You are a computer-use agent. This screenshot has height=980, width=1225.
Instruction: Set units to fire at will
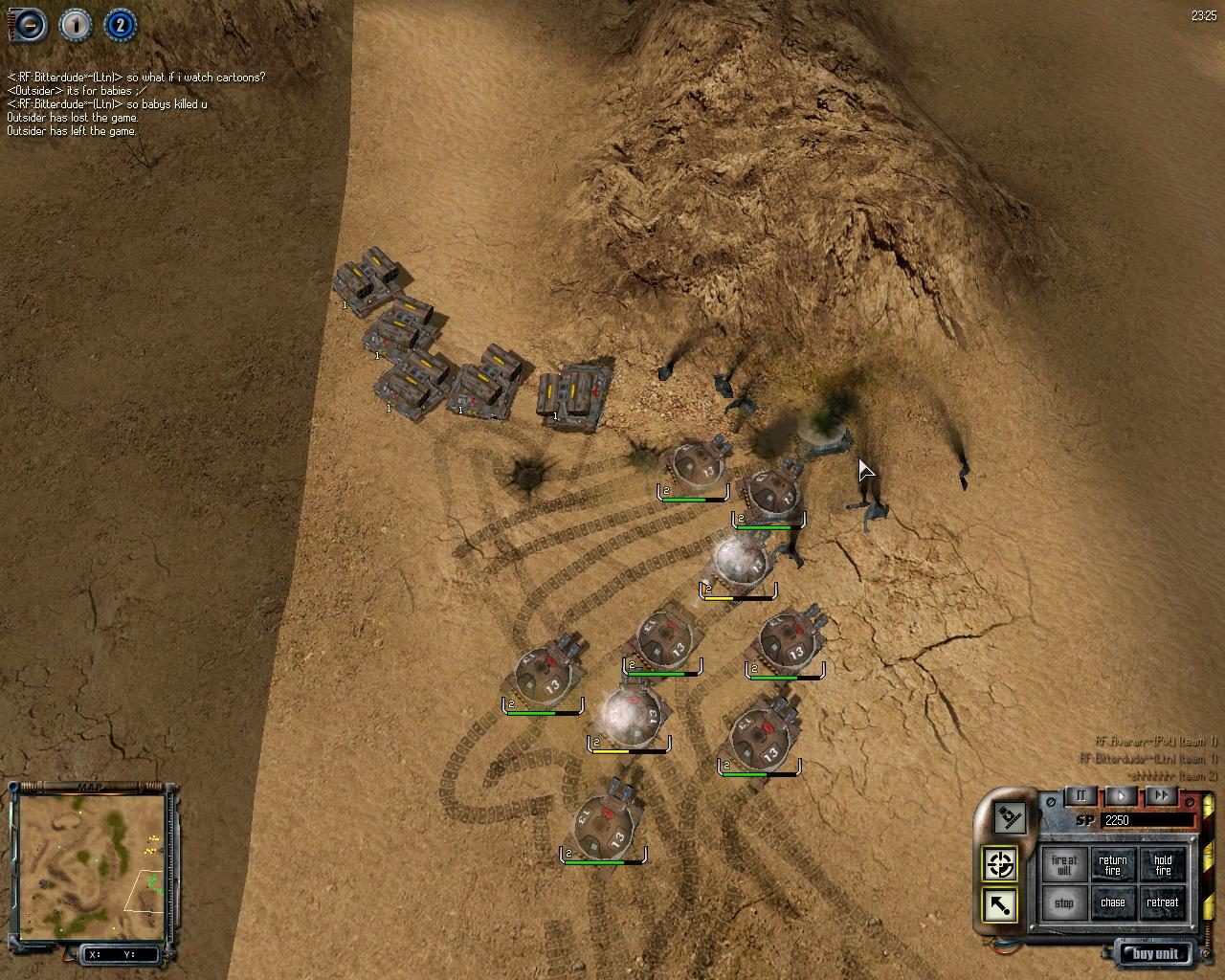[1063, 865]
